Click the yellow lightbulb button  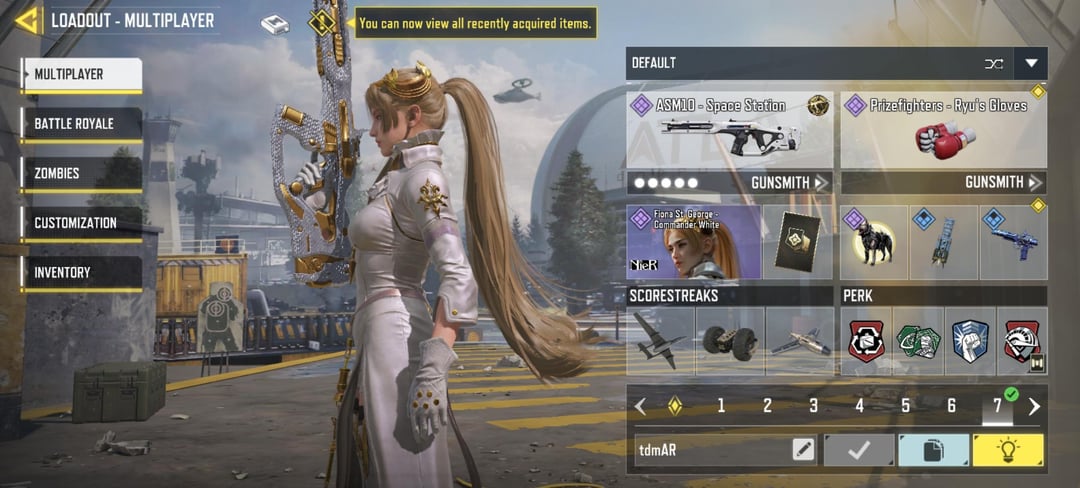[x=1008, y=450]
